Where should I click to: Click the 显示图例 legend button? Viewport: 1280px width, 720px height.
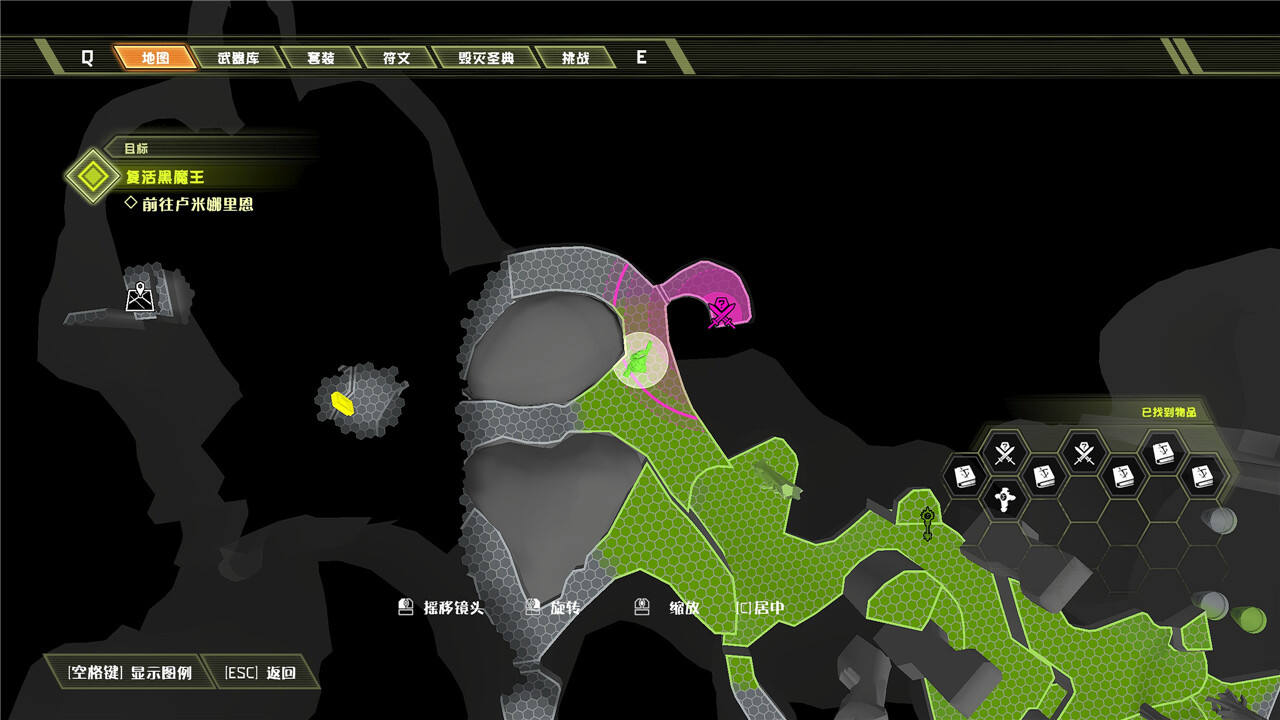130,672
